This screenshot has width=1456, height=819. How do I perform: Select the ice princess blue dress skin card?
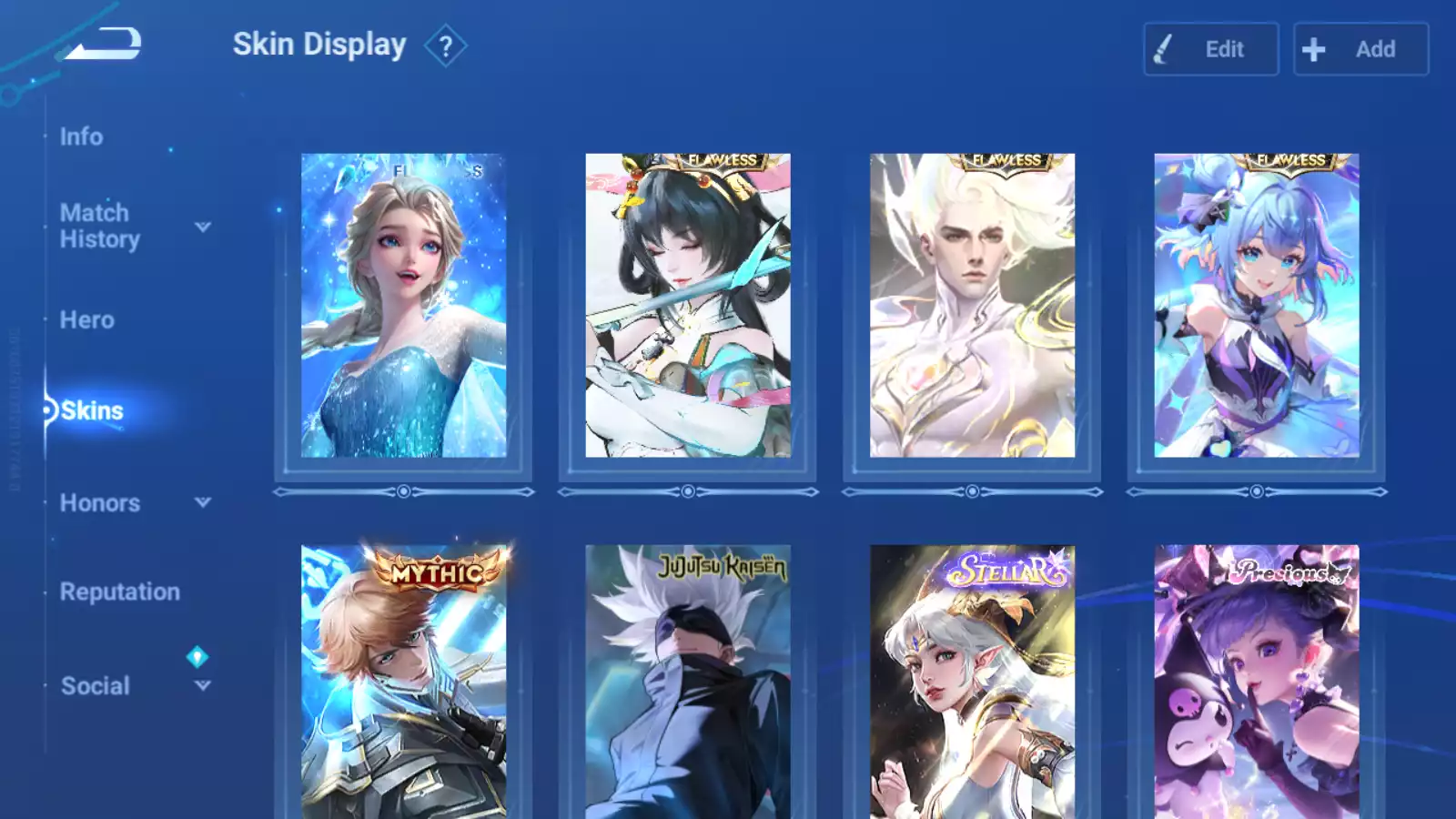404,306
